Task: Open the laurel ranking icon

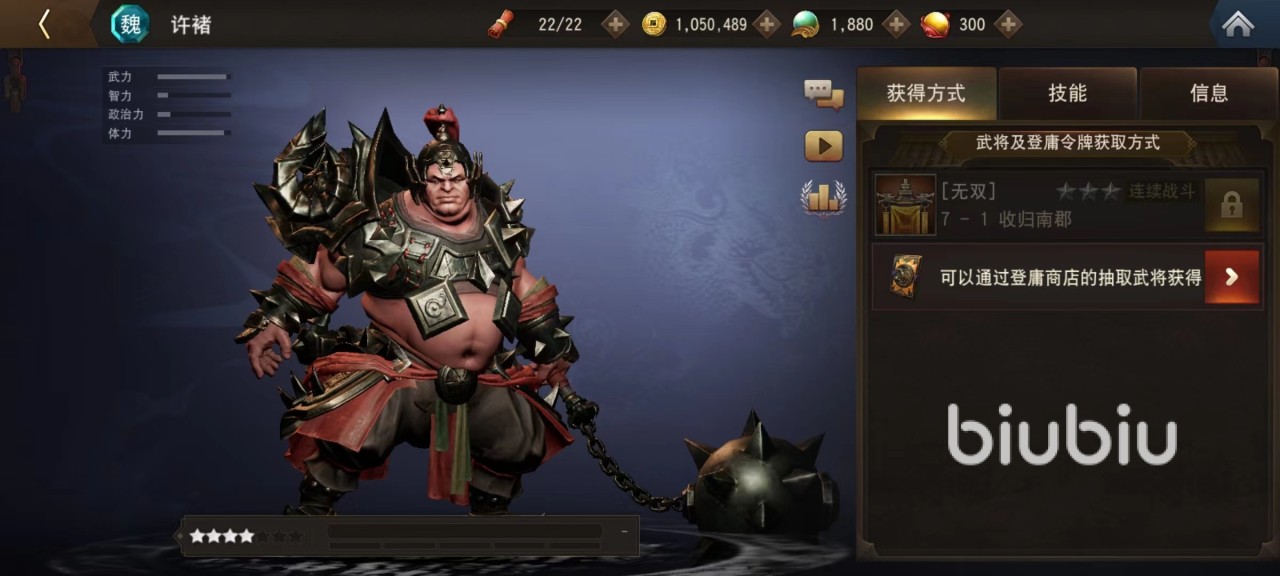Action: tap(823, 197)
